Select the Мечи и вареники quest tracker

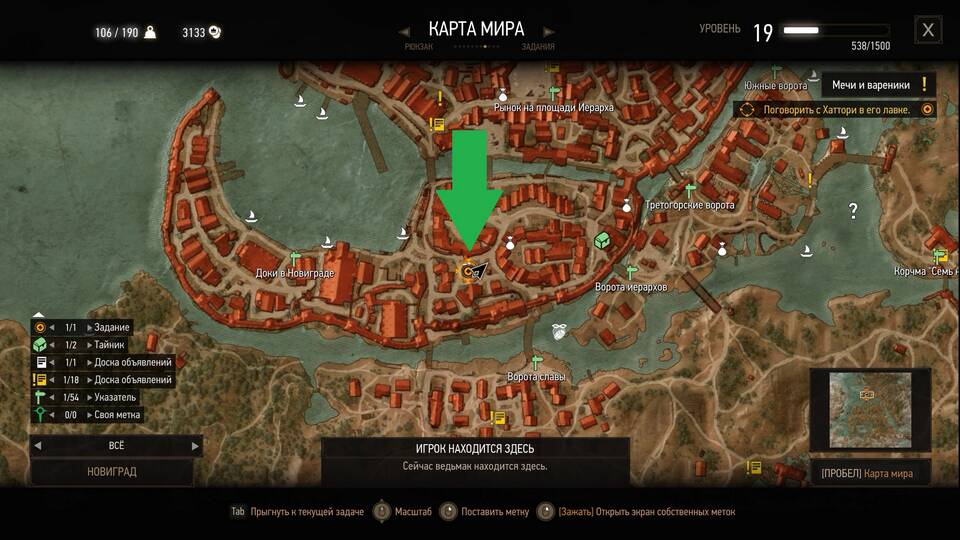click(879, 85)
